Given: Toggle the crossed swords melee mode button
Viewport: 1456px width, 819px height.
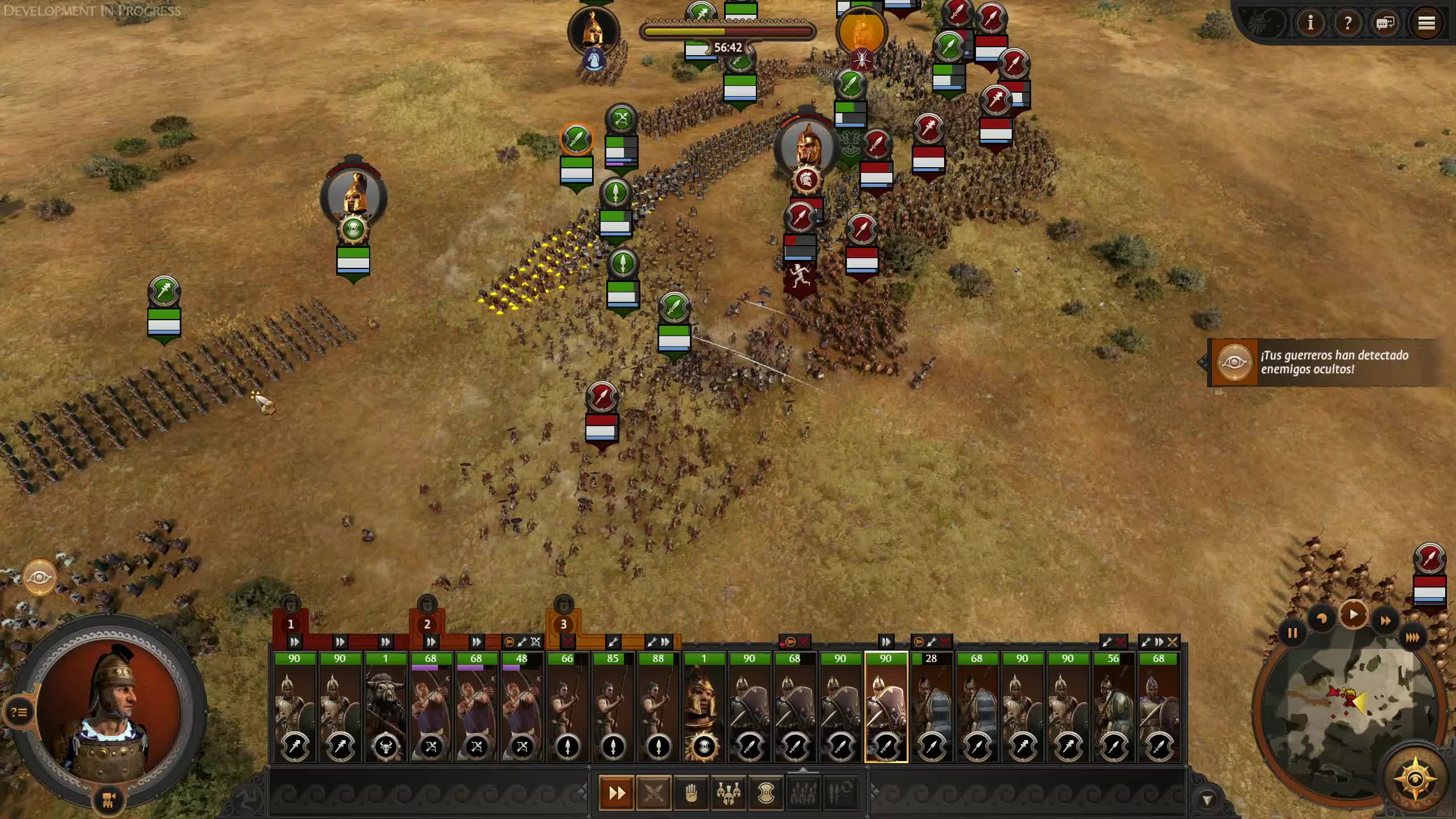Looking at the screenshot, I should point(653,792).
